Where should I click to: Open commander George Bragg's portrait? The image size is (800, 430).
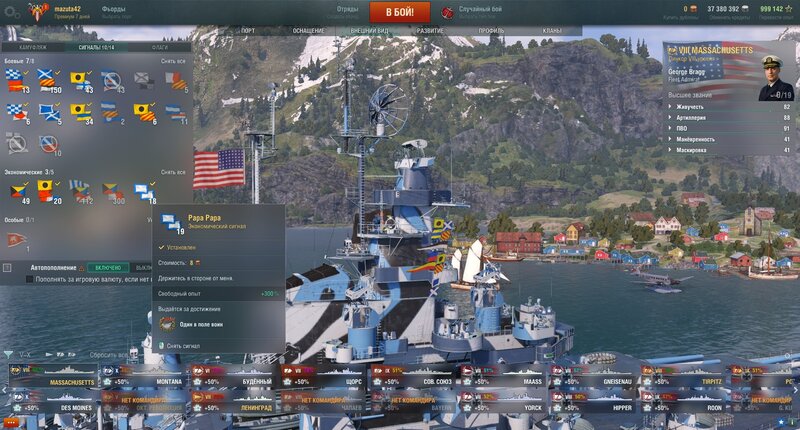[x=778, y=76]
